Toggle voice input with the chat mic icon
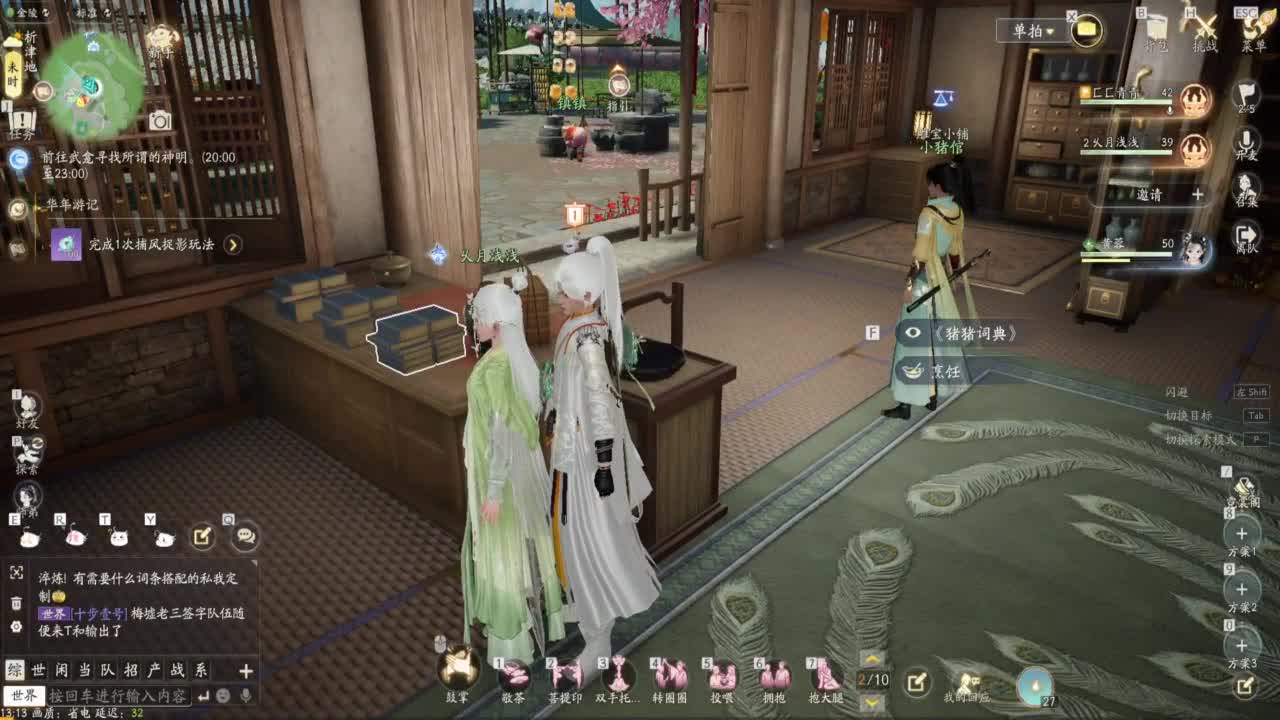Image resolution: width=1280 pixels, height=720 pixels. pos(245,695)
